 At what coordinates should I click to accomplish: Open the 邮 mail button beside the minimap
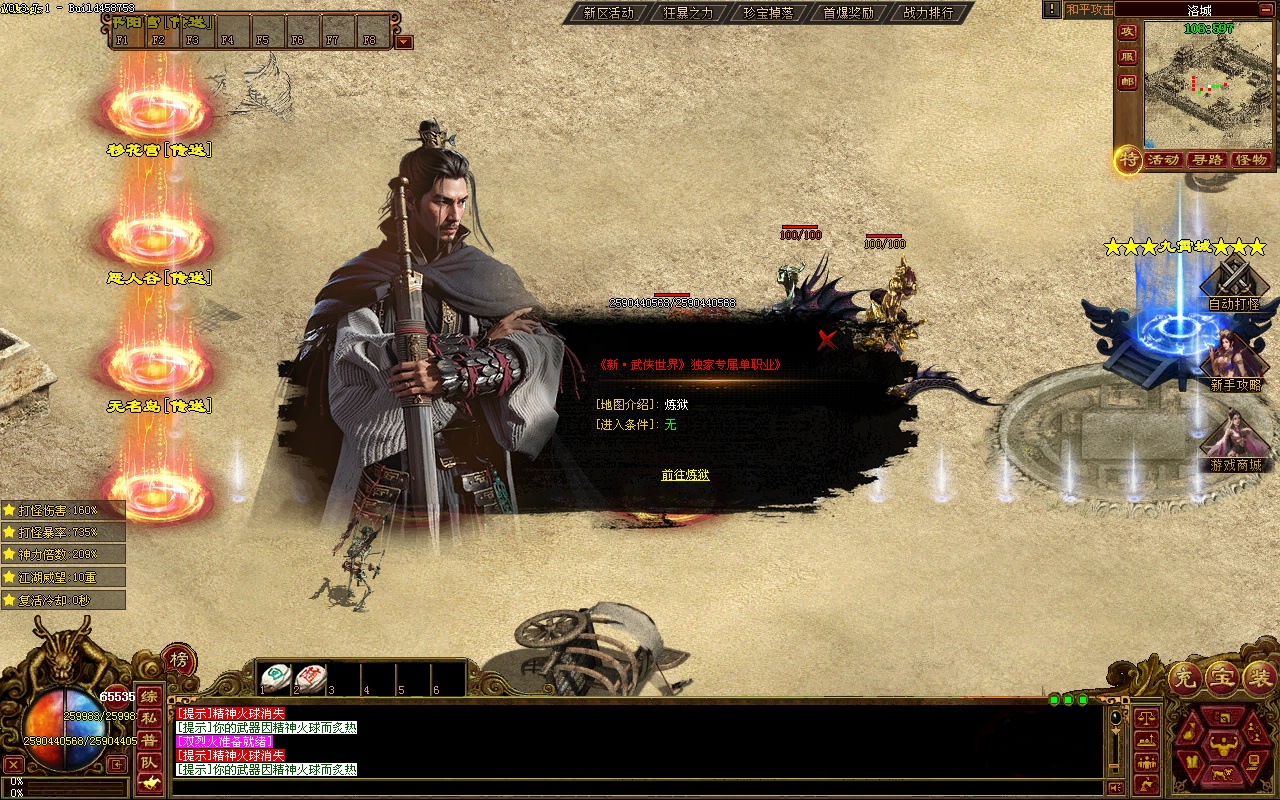1127,82
